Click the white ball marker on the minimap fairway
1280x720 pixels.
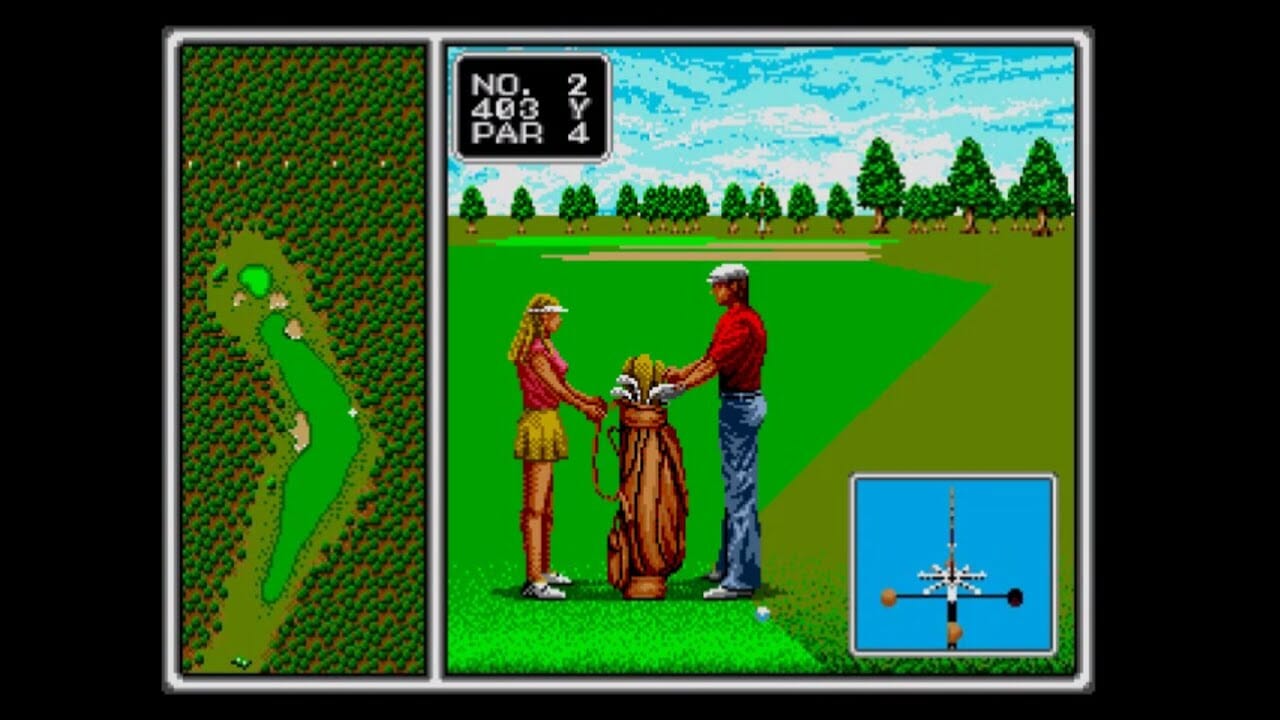[x=352, y=411]
